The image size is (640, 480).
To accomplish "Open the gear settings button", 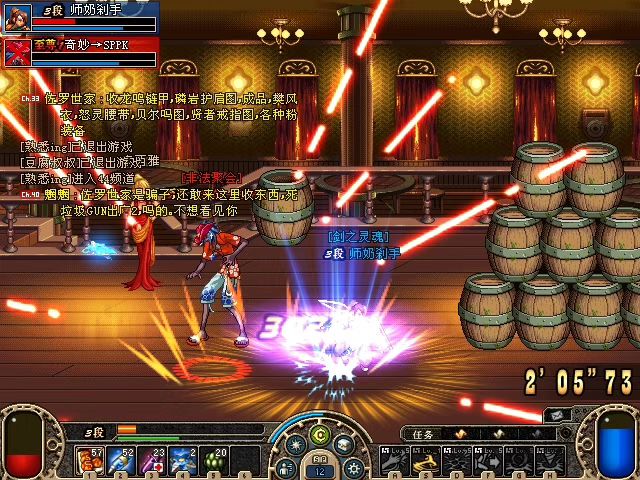I will (x=352, y=467).
